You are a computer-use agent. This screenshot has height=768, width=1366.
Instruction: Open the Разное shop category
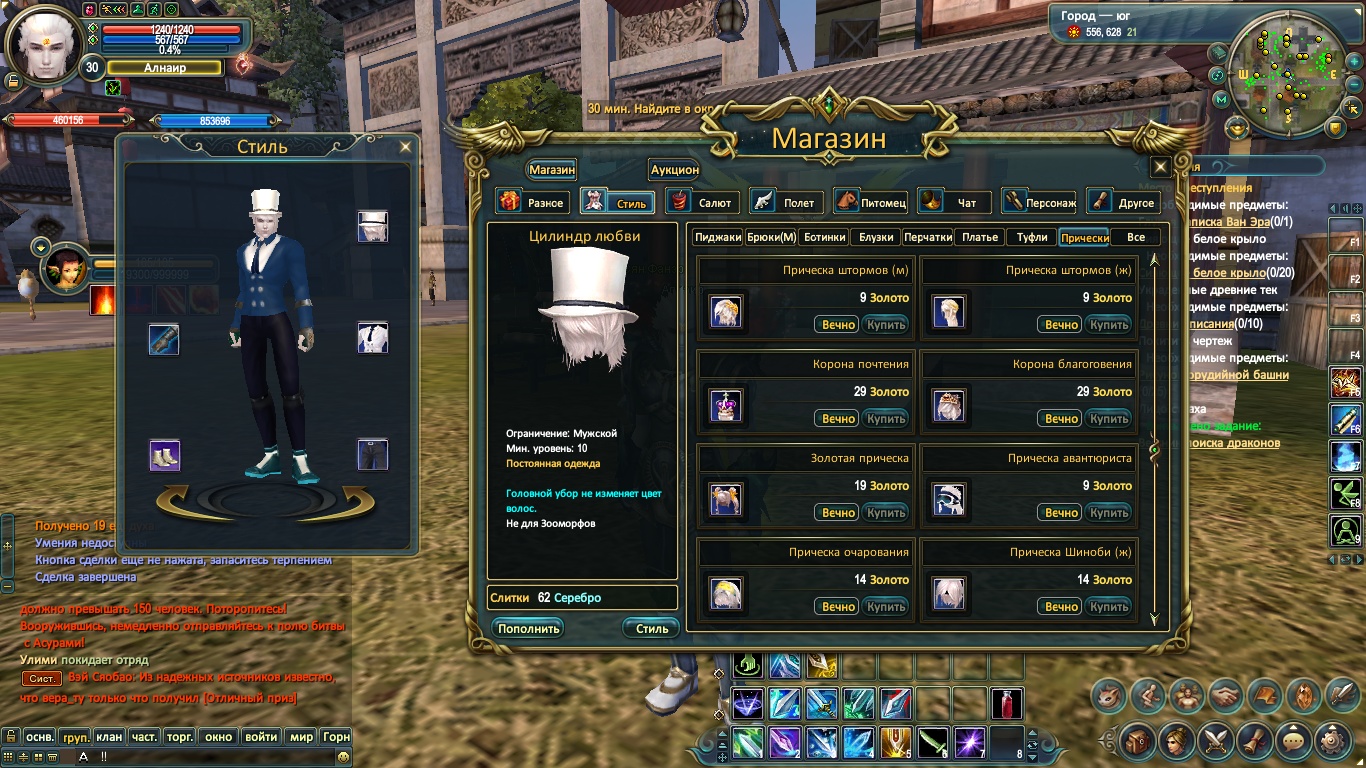[x=533, y=202]
